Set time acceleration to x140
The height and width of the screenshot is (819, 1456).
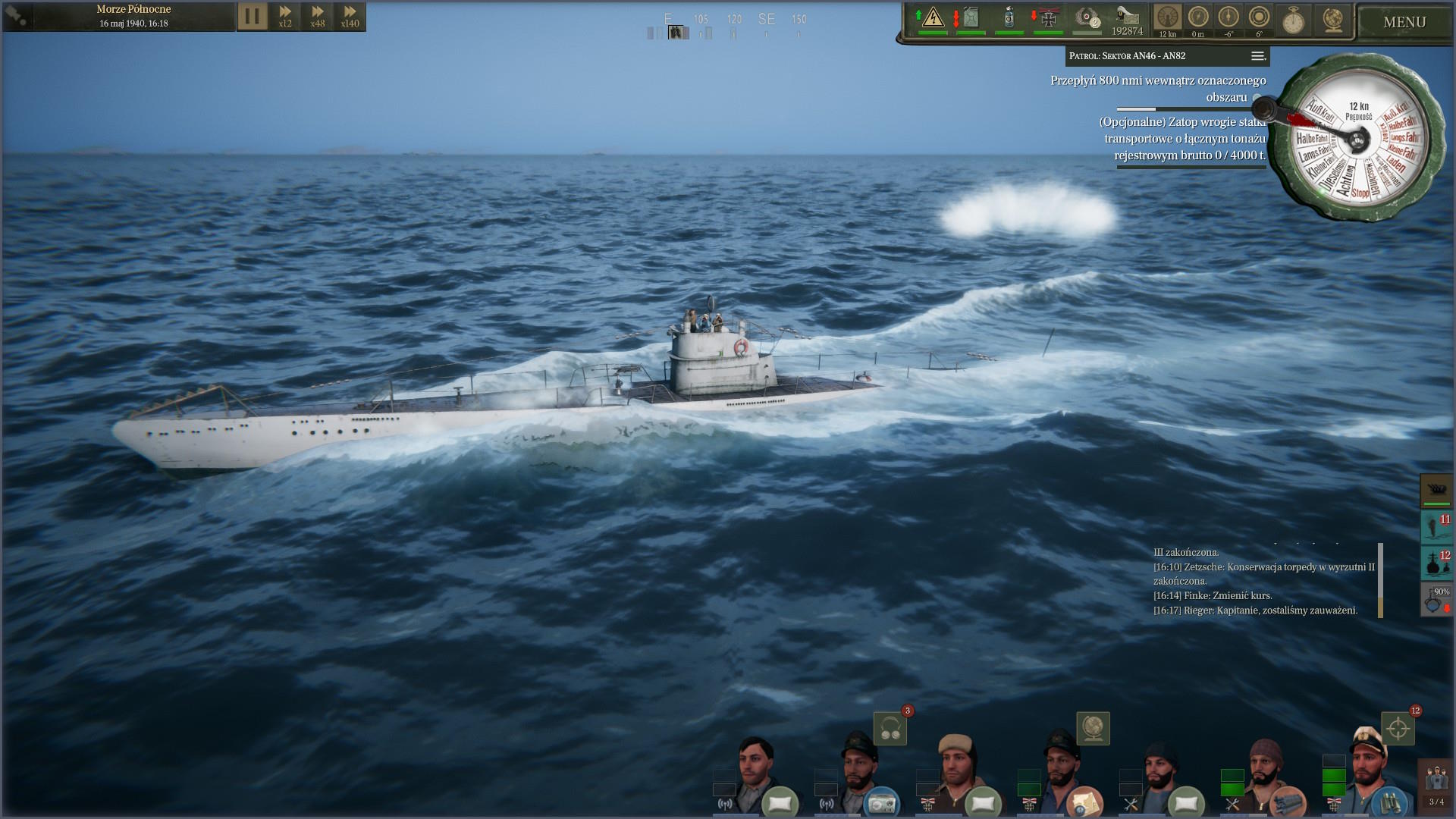(x=350, y=16)
